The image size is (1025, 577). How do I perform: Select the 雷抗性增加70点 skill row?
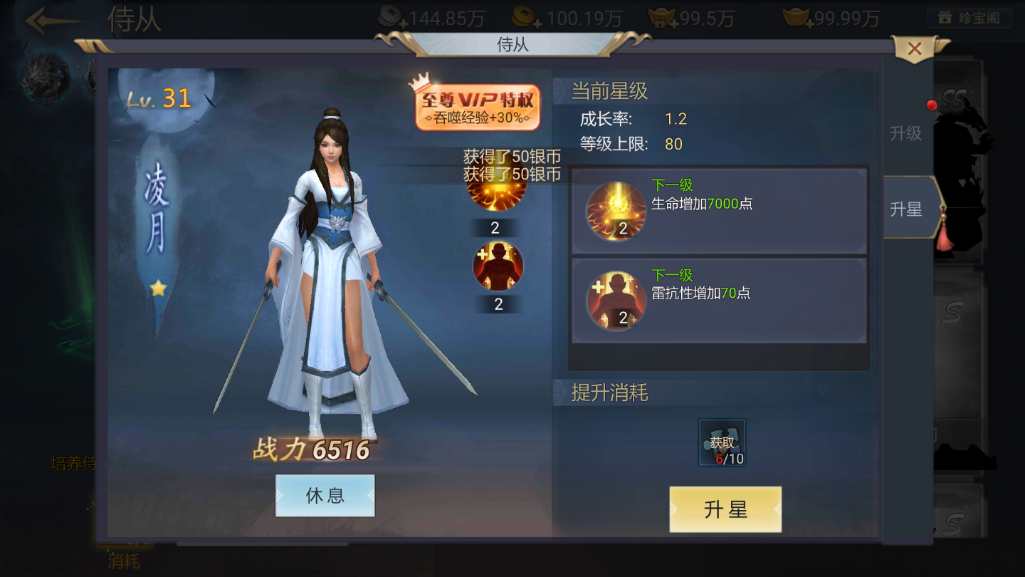pyautogui.click(x=718, y=301)
